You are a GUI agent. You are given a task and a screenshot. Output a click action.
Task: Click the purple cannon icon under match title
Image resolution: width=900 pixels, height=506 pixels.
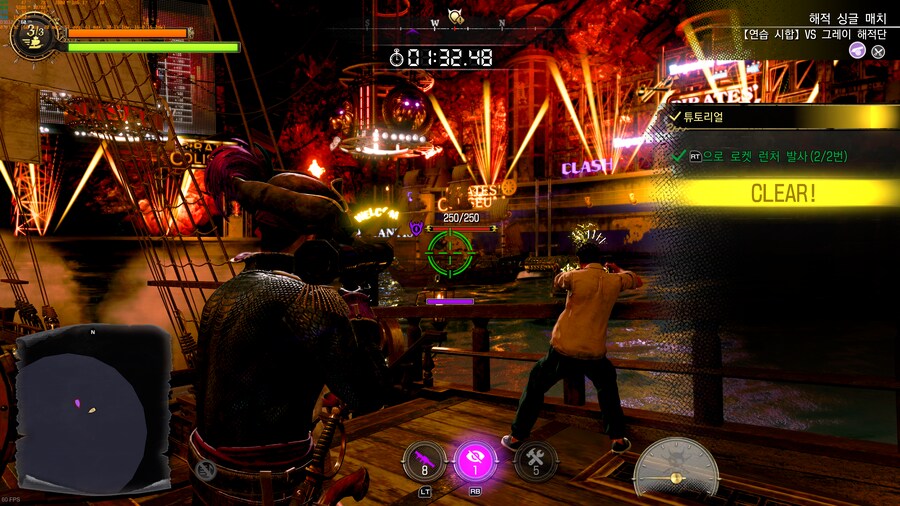[x=857, y=50]
